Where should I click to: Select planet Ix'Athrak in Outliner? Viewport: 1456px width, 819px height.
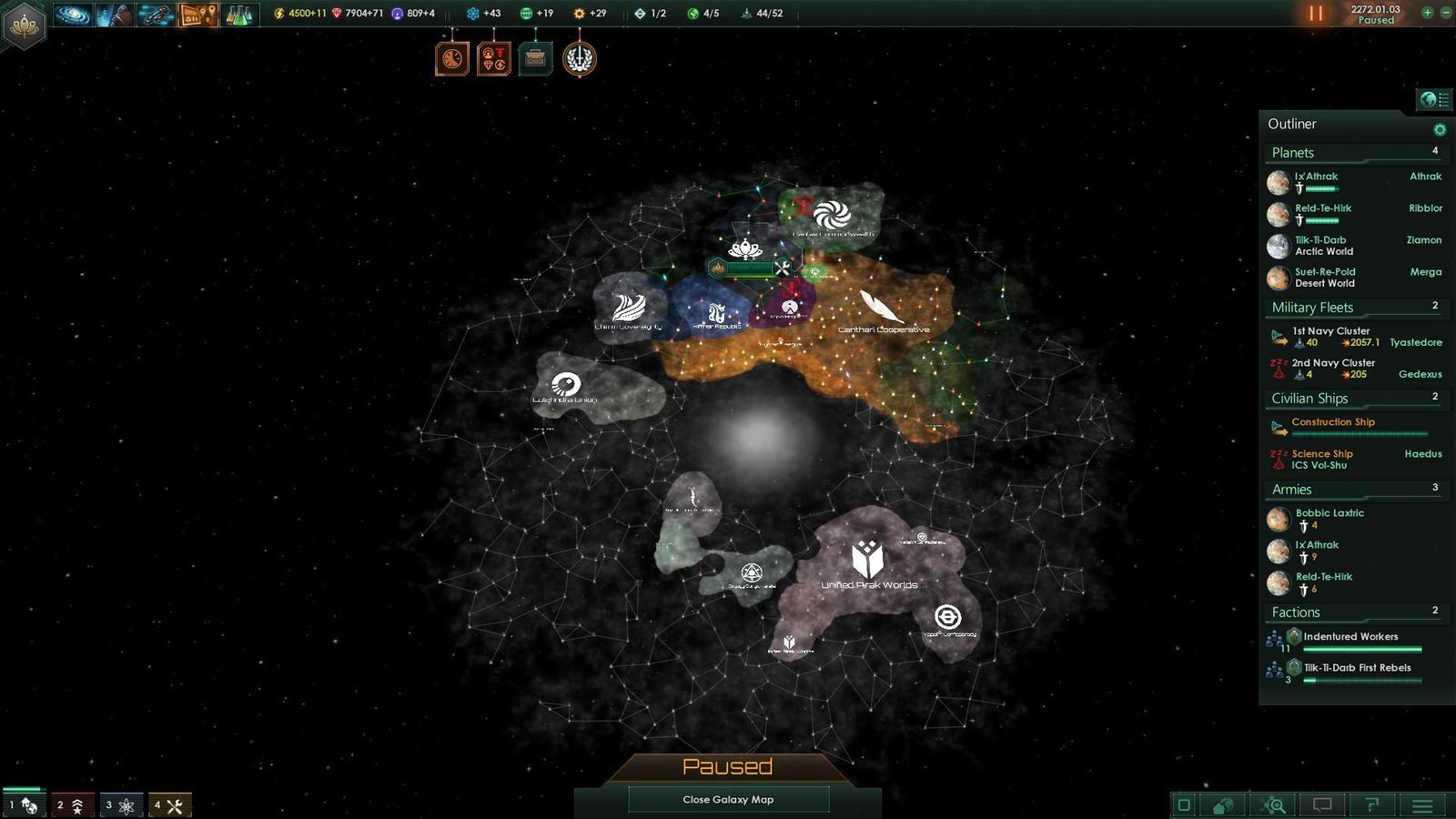1316,177
